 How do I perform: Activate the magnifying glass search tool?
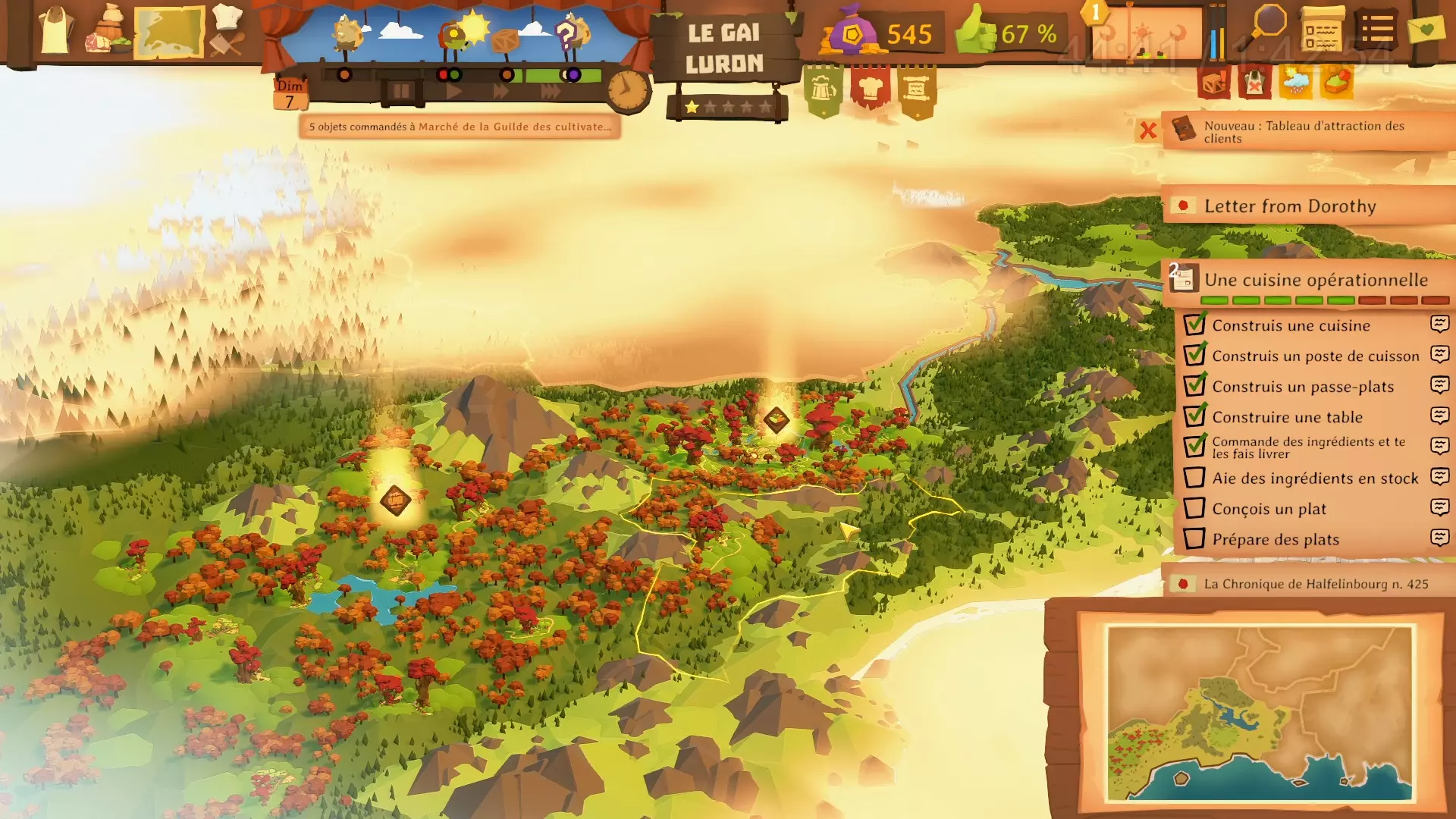point(1267,27)
